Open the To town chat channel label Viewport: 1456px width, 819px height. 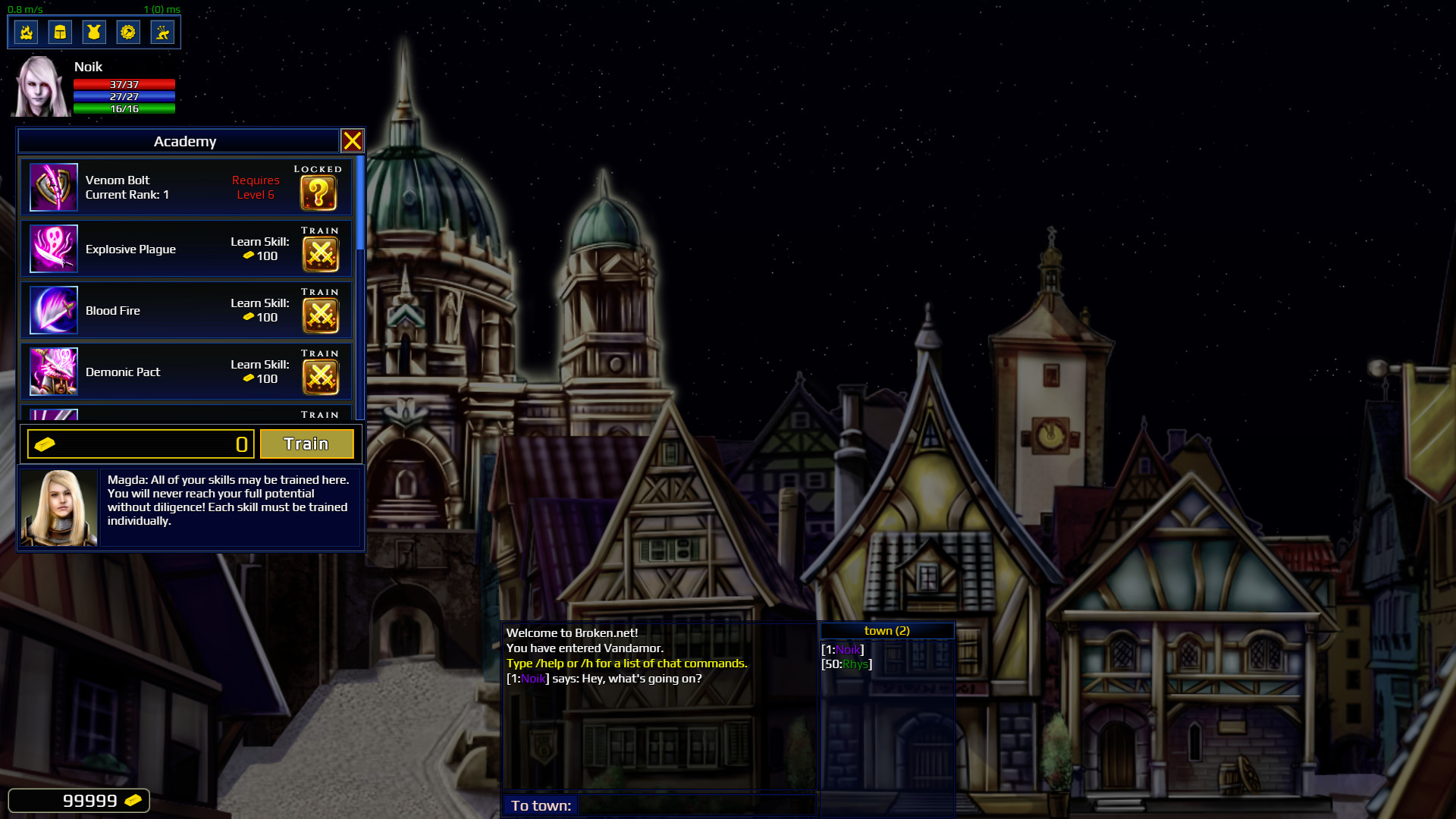(540, 806)
